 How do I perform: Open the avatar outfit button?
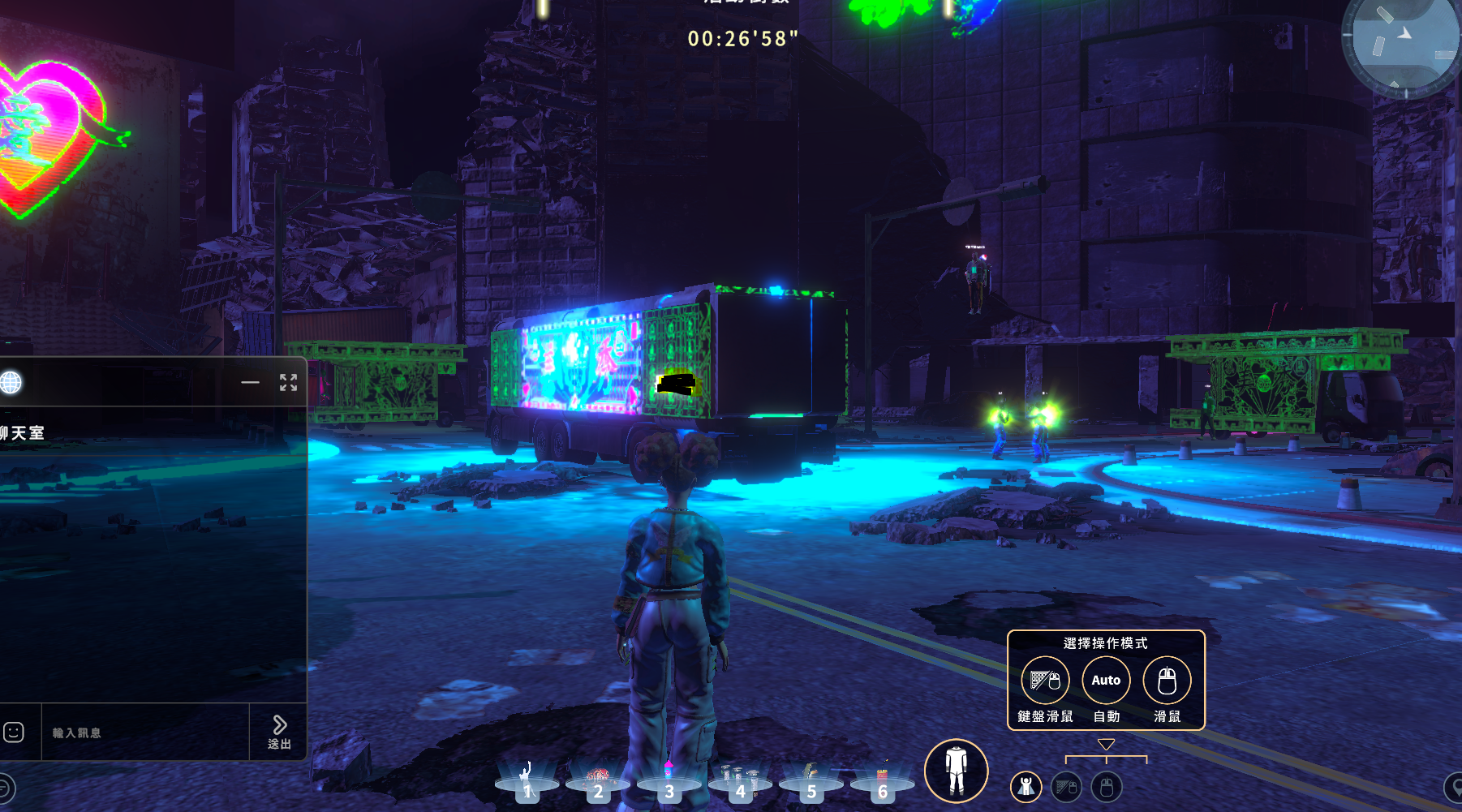(956, 770)
